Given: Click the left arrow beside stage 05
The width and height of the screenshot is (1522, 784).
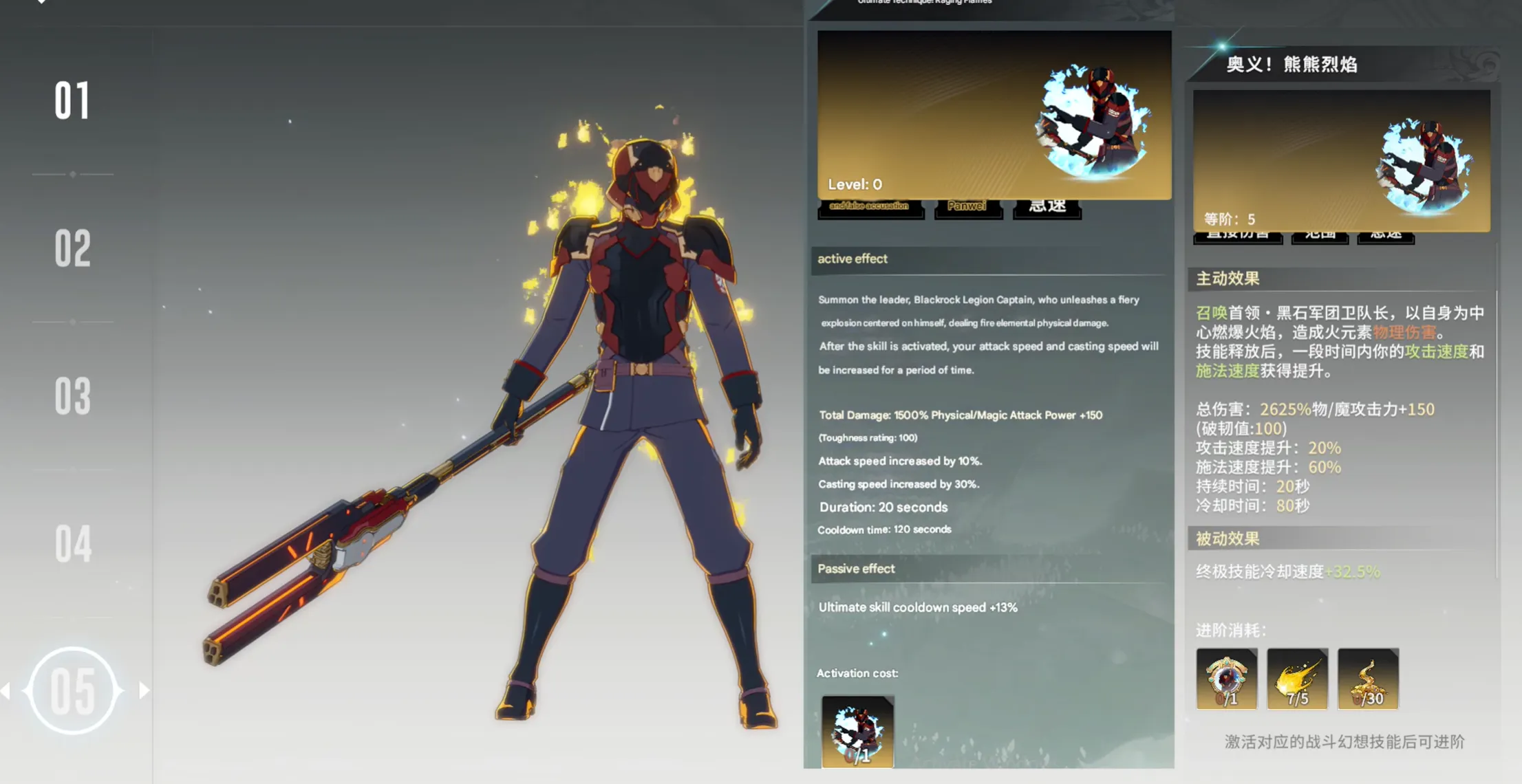Looking at the screenshot, I should [x=6, y=690].
